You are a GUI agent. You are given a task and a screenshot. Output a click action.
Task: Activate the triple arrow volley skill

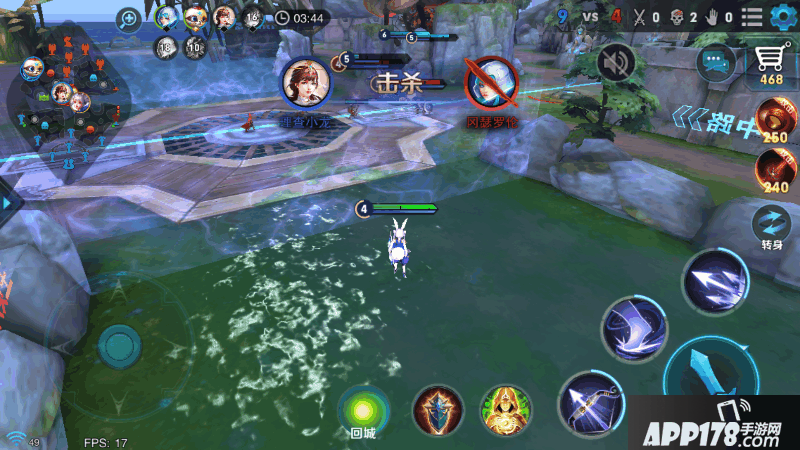pyautogui.click(x=715, y=281)
